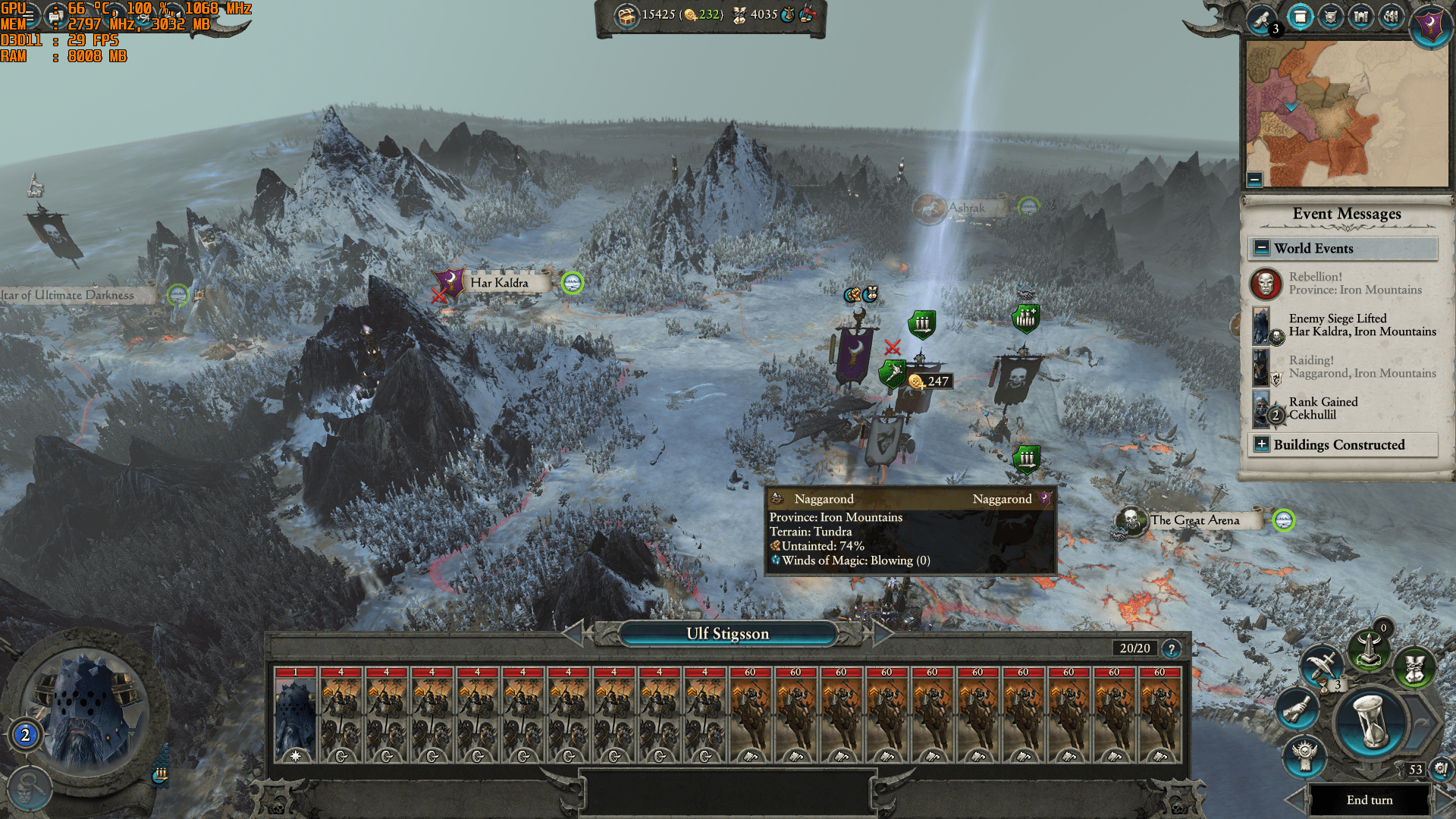Click the campaign minimap

click(x=1347, y=114)
